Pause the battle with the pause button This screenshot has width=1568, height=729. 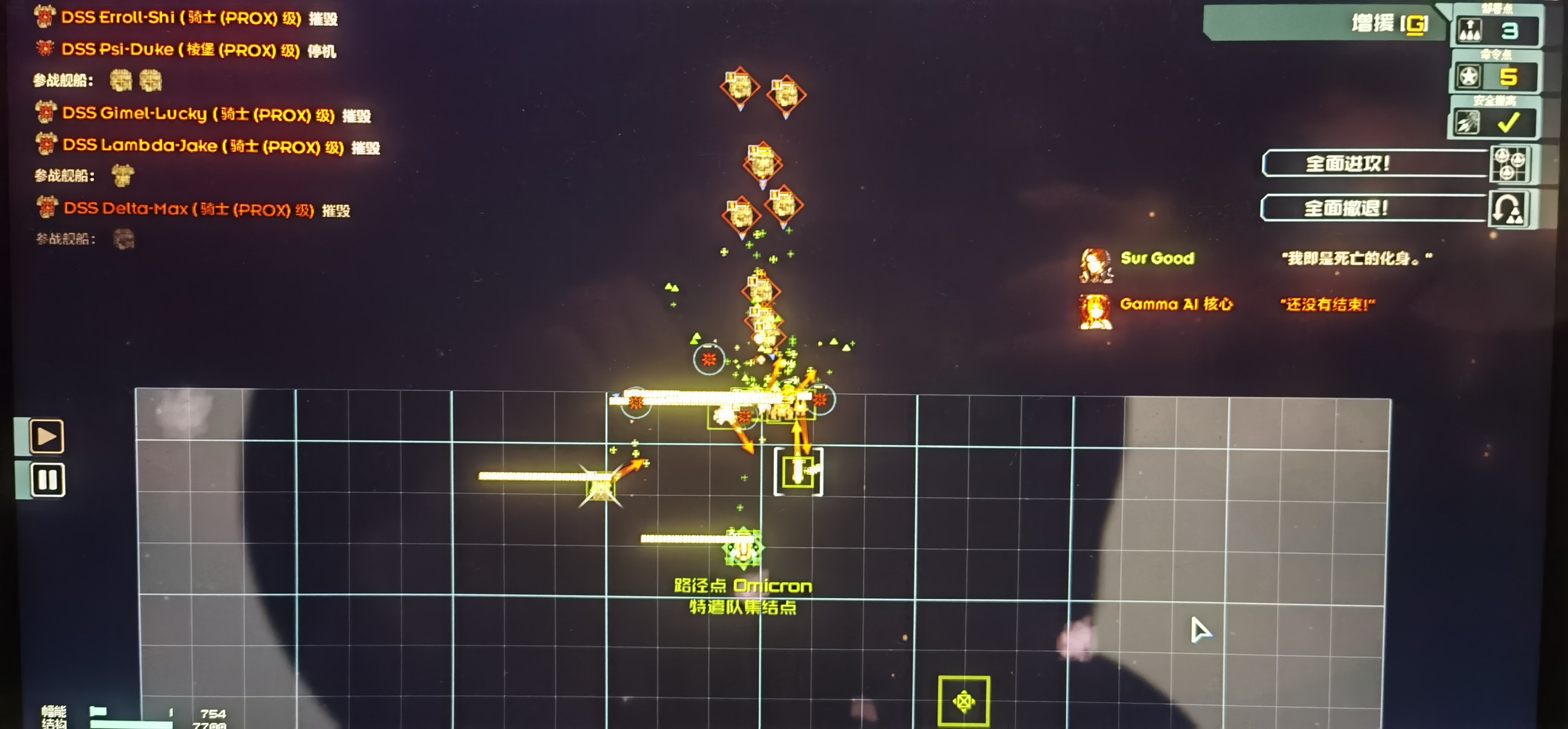tap(47, 480)
